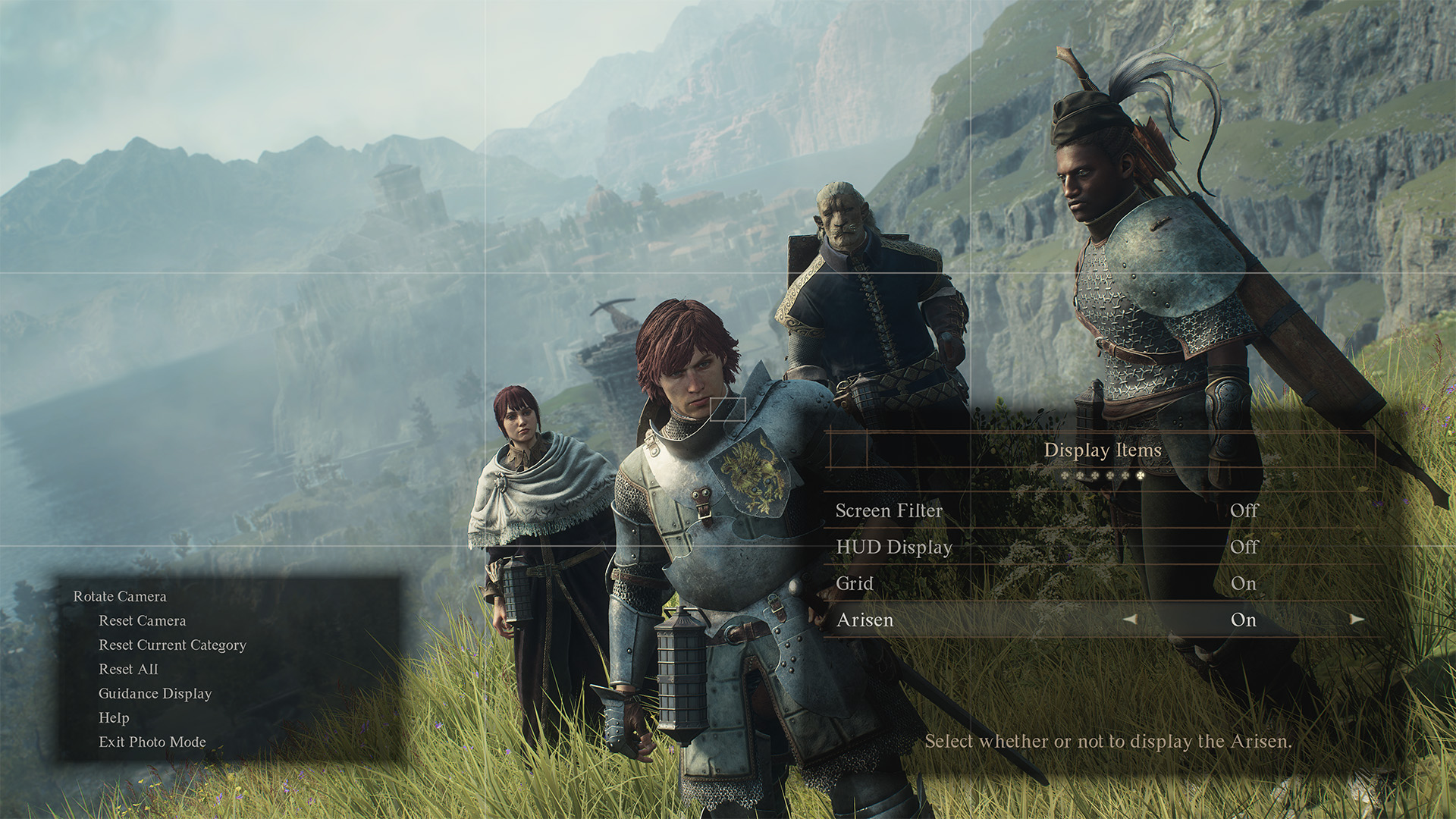Toggle the Guidance Display entry
The image size is (1456, 819).
tap(155, 694)
